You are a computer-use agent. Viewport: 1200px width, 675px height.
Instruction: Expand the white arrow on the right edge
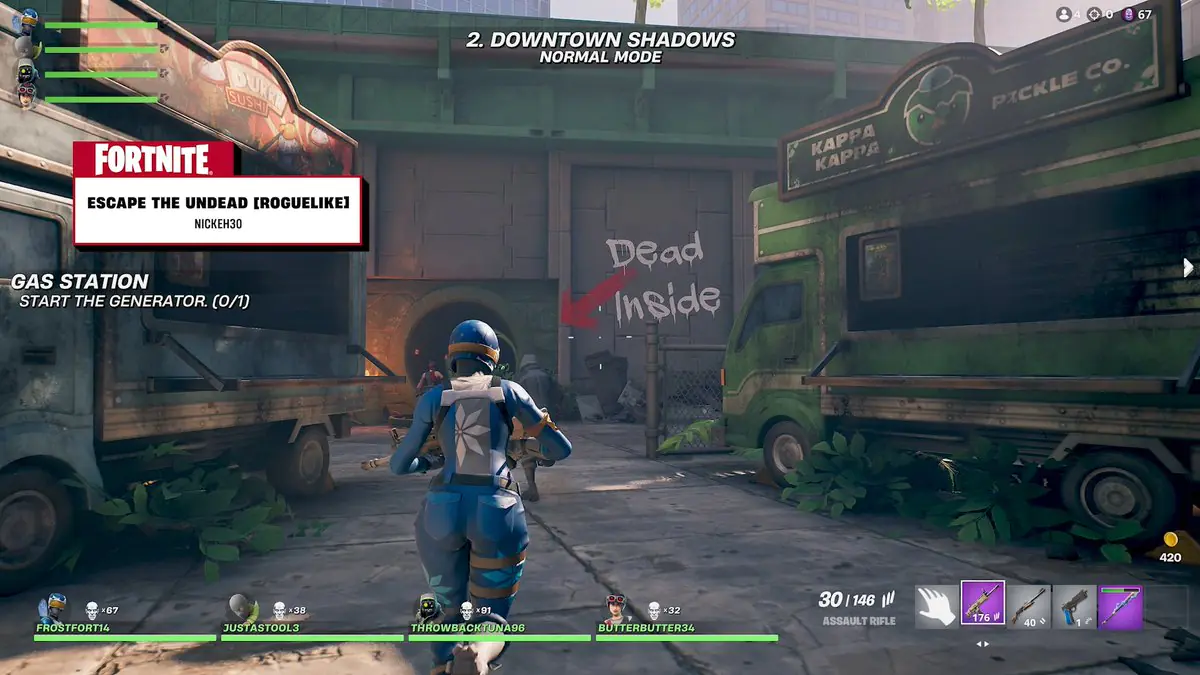point(1188,267)
